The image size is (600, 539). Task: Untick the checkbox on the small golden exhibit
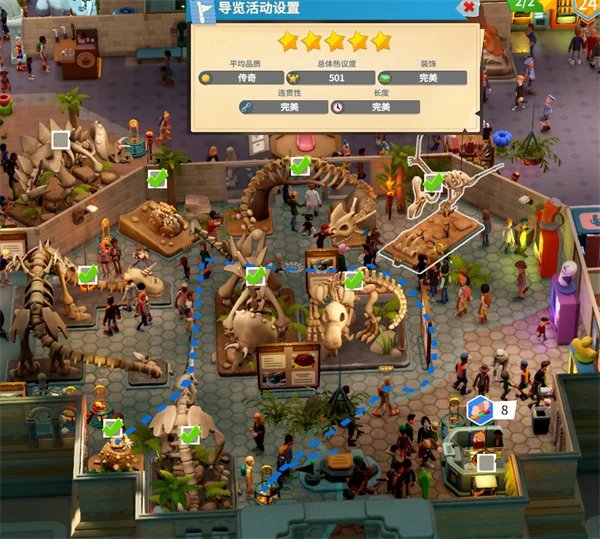[x=112, y=428]
